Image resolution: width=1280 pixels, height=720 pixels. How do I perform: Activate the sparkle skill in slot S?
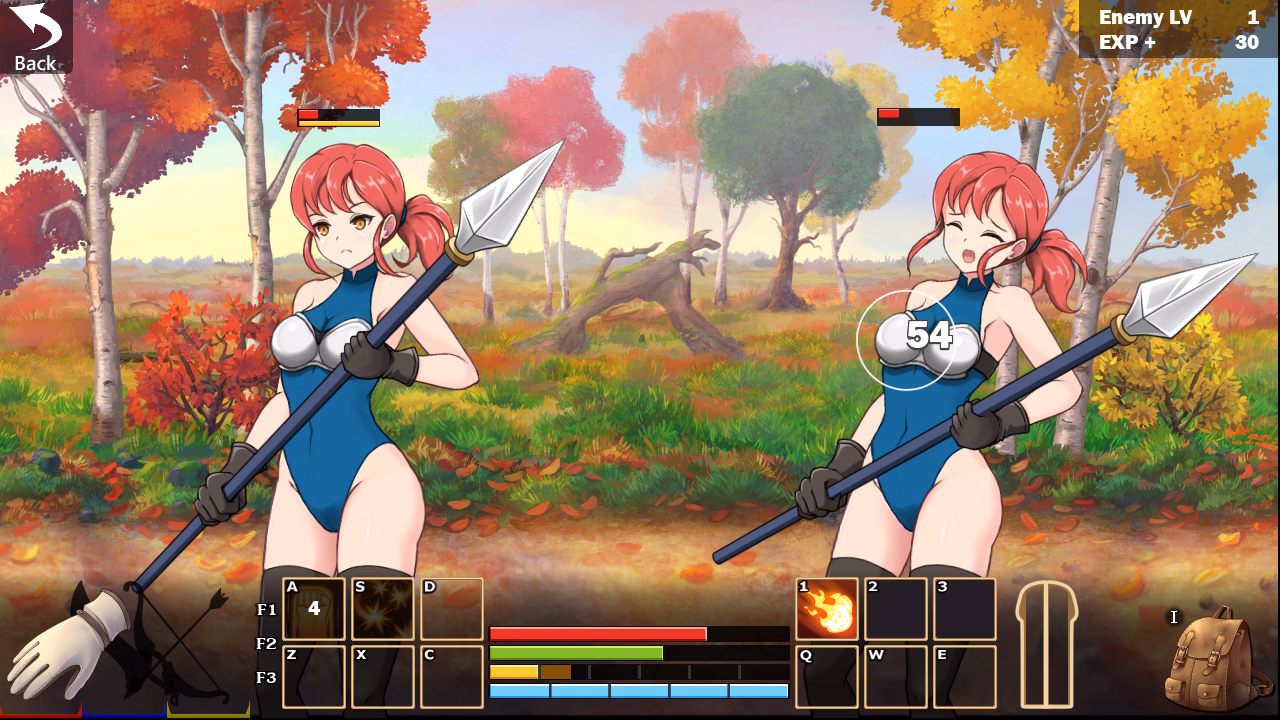point(381,607)
